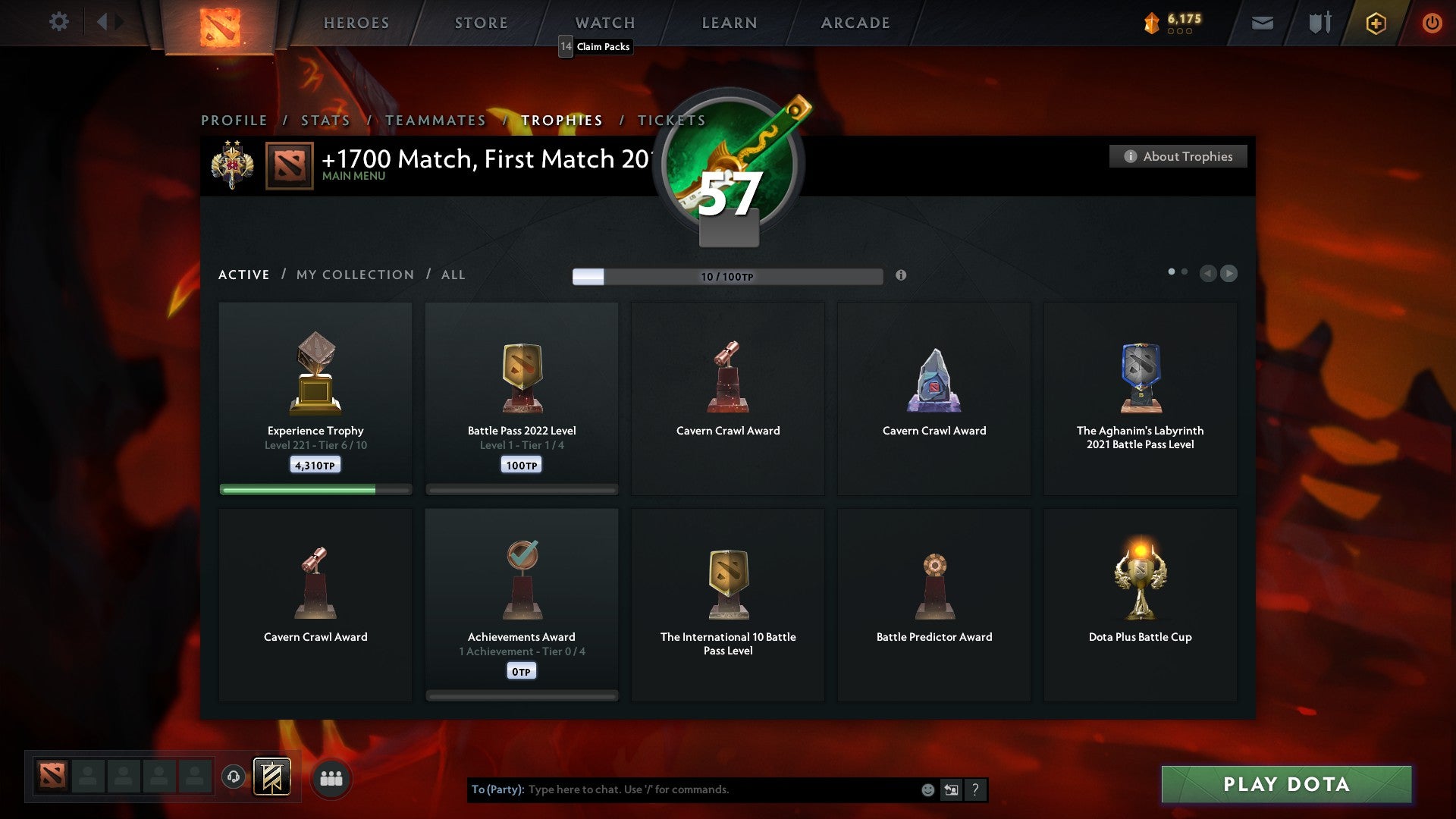Click the power button to exit Dota
Viewport: 1456px width, 819px height.
click(x=1432, y=23)
